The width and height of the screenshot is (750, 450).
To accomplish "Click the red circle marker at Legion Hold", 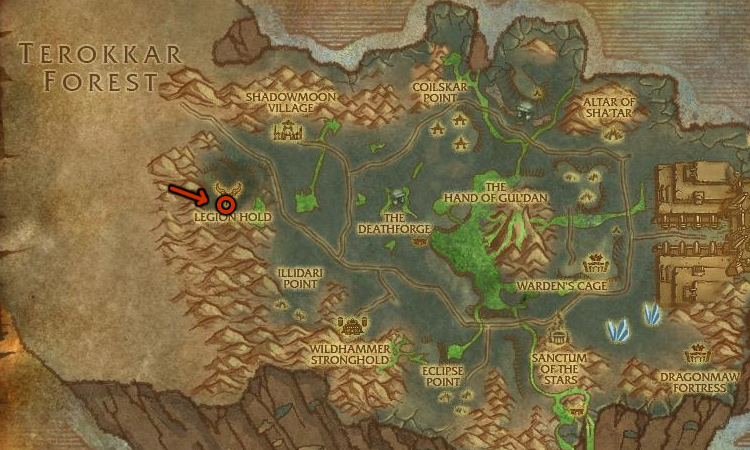I will (226, 204).
